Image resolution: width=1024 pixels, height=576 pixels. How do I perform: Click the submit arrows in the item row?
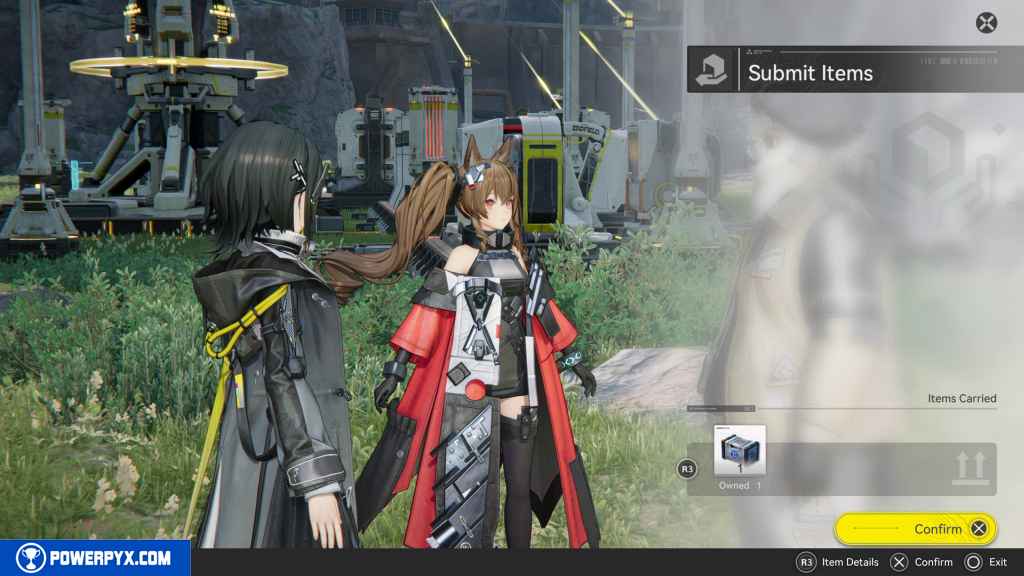pos(970,467)
